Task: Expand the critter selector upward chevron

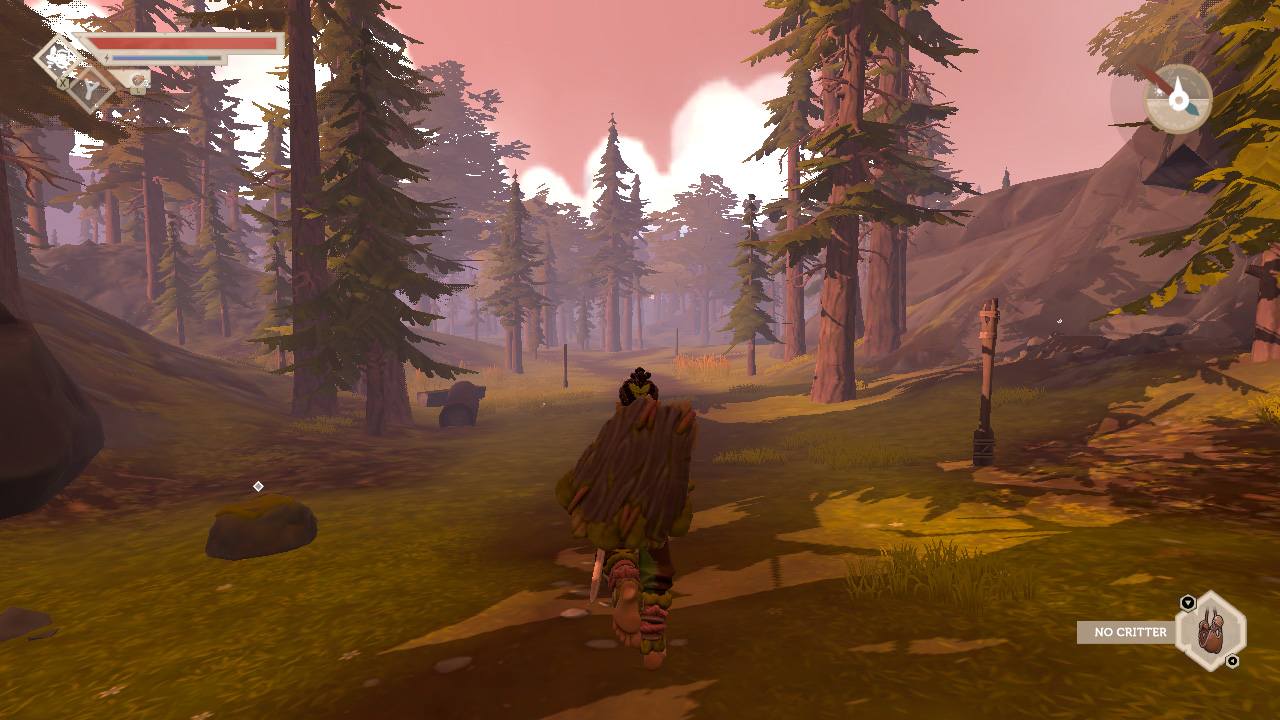Action: [x=1188, y=602]
